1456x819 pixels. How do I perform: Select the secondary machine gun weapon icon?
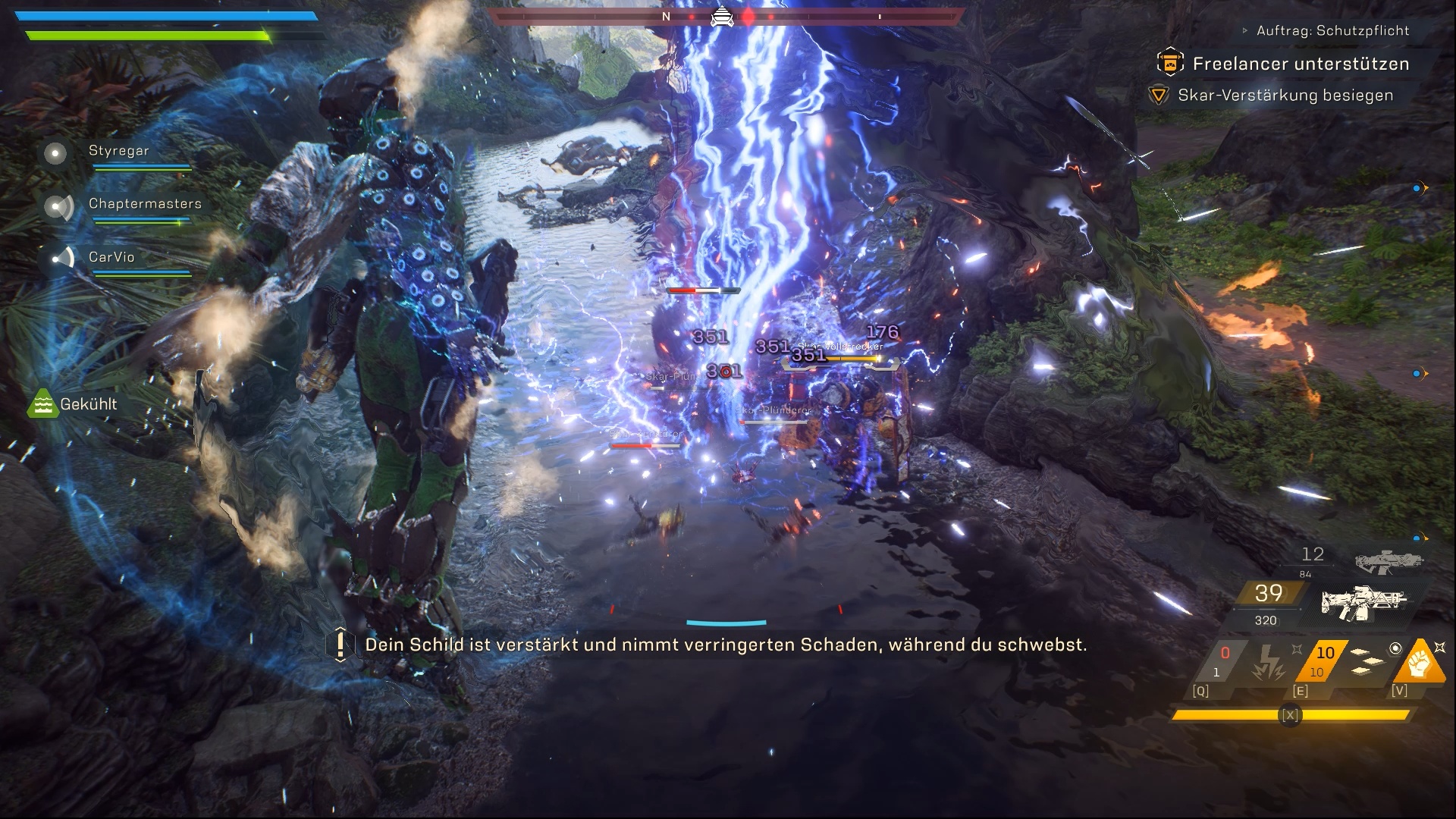[x=1388, y=562]
